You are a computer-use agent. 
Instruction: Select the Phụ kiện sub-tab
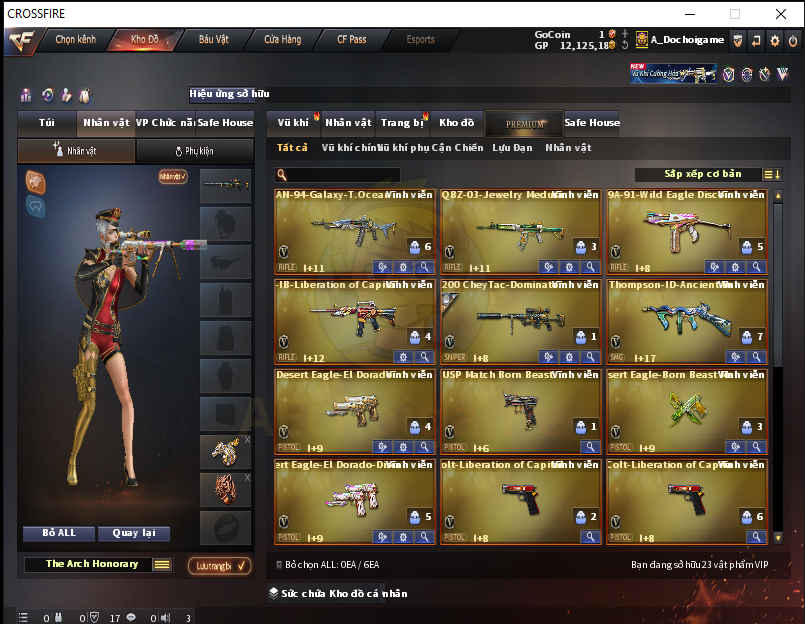[194, 151]
